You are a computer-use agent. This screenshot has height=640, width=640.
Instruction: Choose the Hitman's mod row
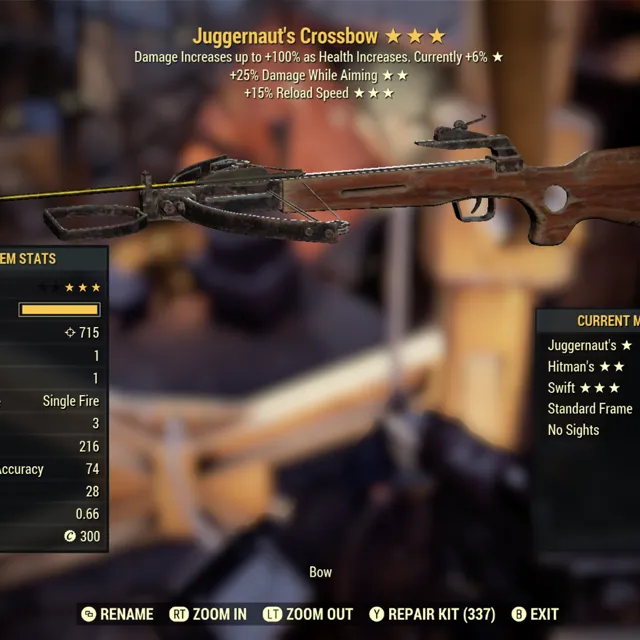(x=586, y=367)
